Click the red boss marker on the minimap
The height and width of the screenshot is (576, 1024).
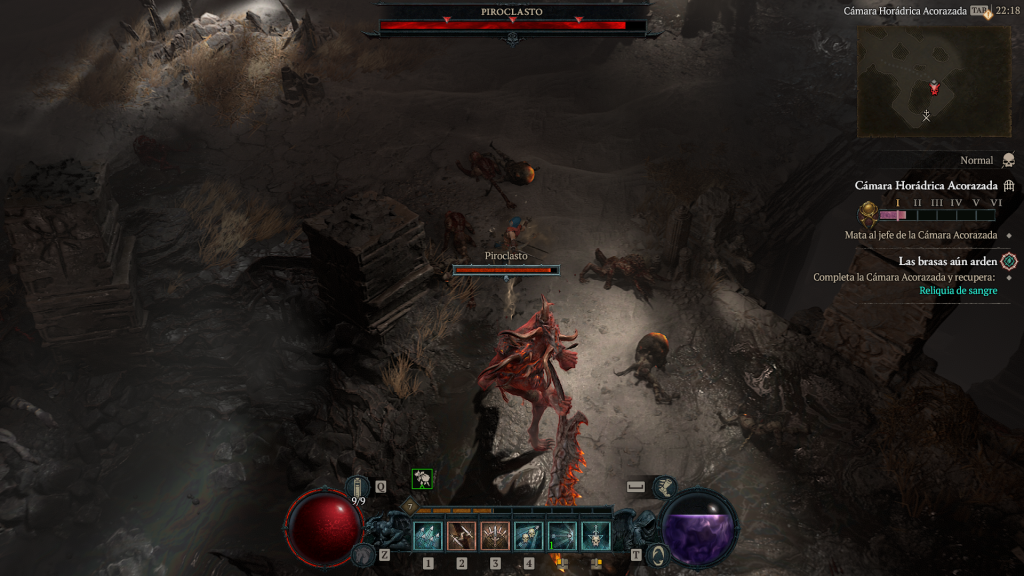pos(934,88)
